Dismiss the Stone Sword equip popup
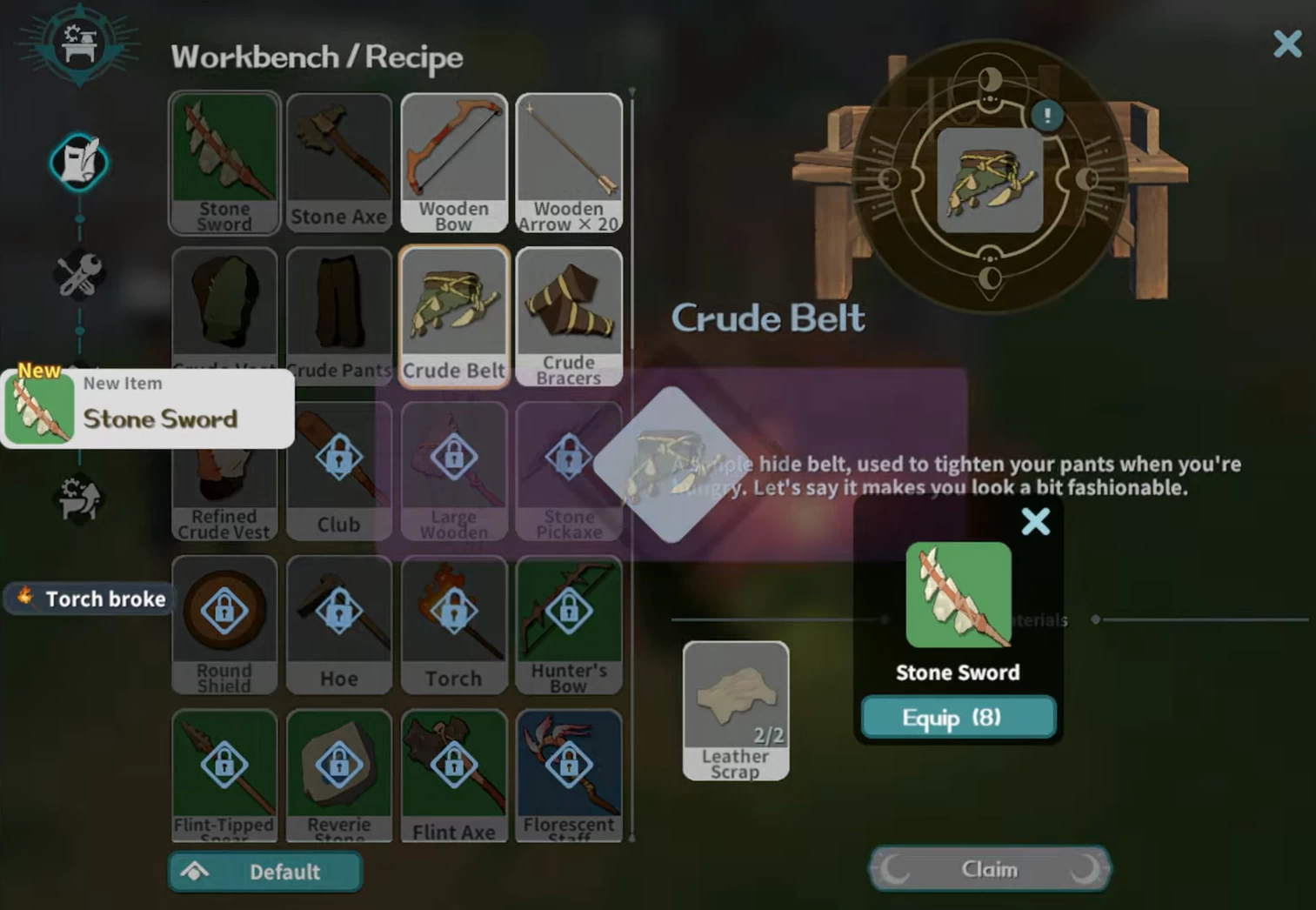The image size is (1316, 910). tap(1035, 521)
